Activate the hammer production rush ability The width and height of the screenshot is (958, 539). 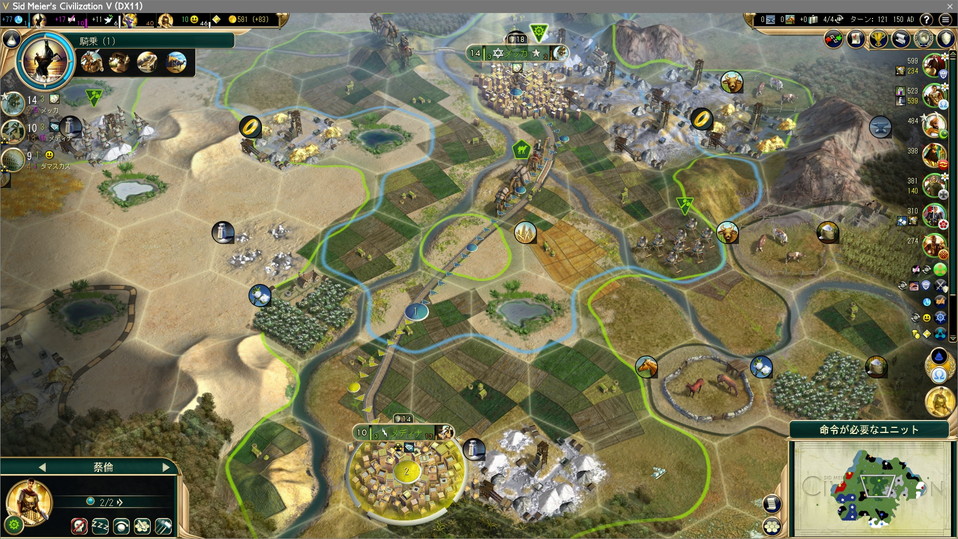coord(163,526)
